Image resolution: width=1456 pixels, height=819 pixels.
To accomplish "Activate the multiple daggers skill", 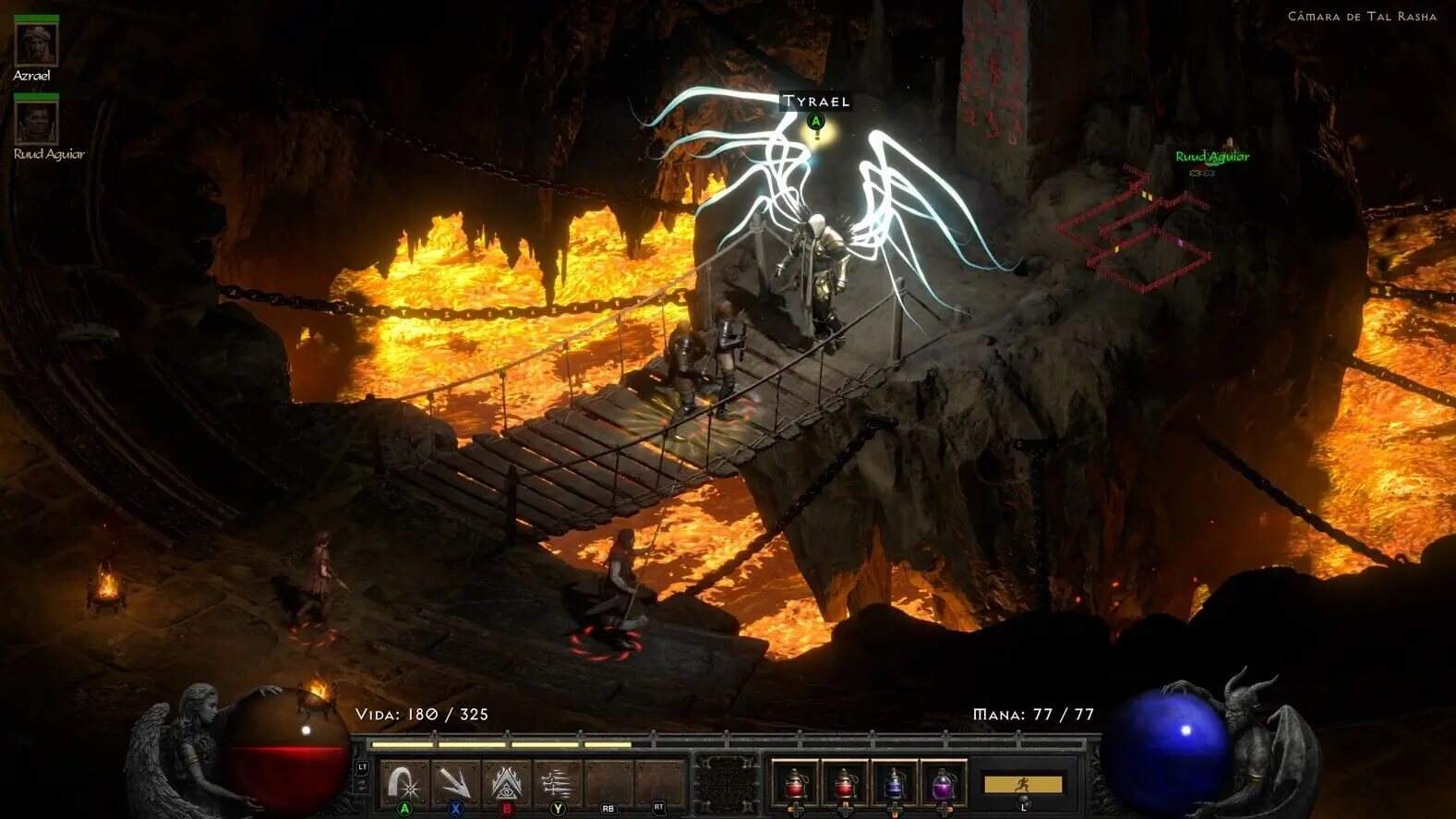I will tap(556, 784).
